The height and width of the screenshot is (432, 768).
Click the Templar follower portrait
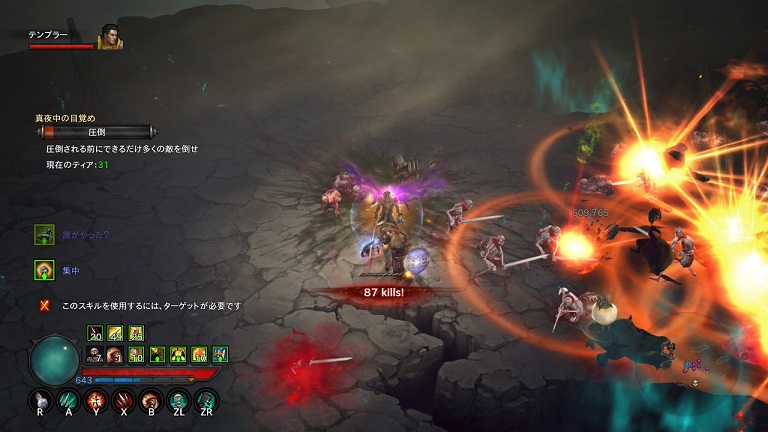pyautogui.click(x=109, y=37)
